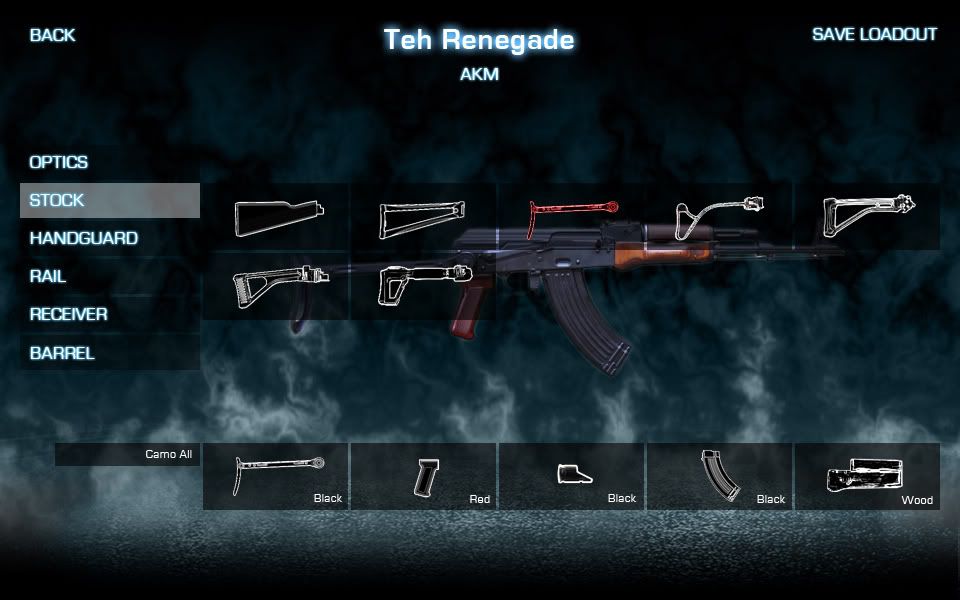This screenshot has height=600, width=960.
Task: Open the Red pistol grip camo slot
Action: tap(424, 477)
